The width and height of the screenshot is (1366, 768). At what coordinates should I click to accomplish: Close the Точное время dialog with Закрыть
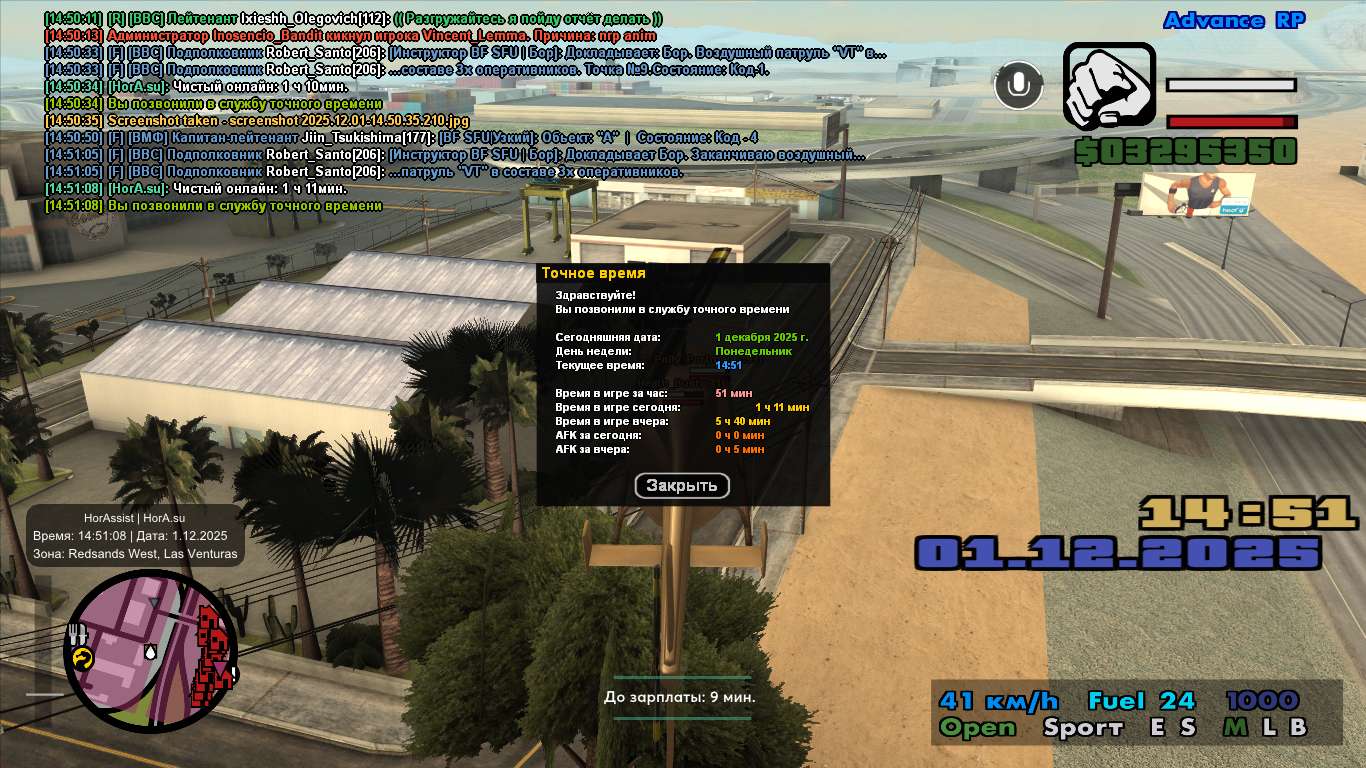coord(682,486)
